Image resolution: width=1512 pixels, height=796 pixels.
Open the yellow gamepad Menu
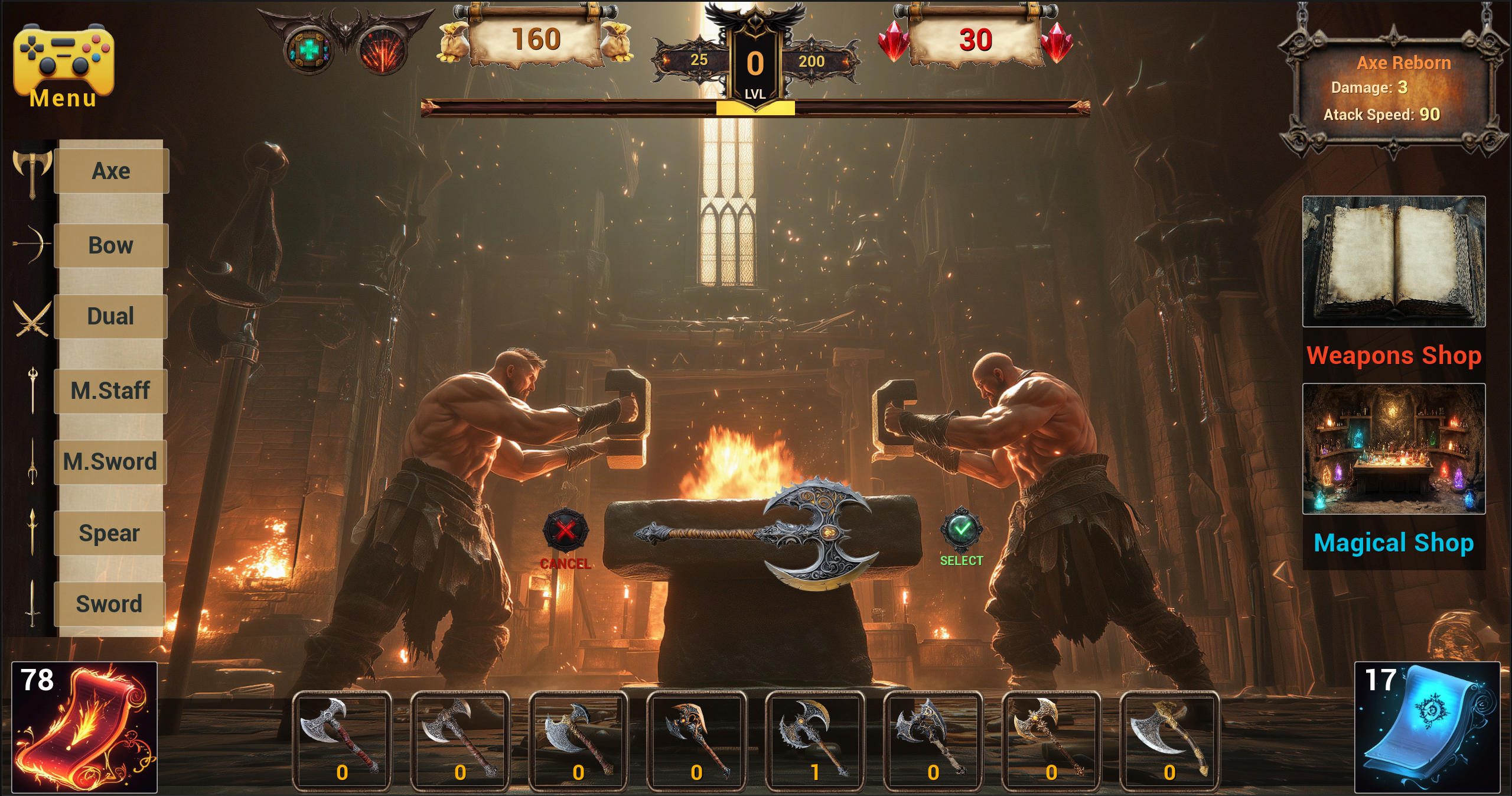(63, 66)
